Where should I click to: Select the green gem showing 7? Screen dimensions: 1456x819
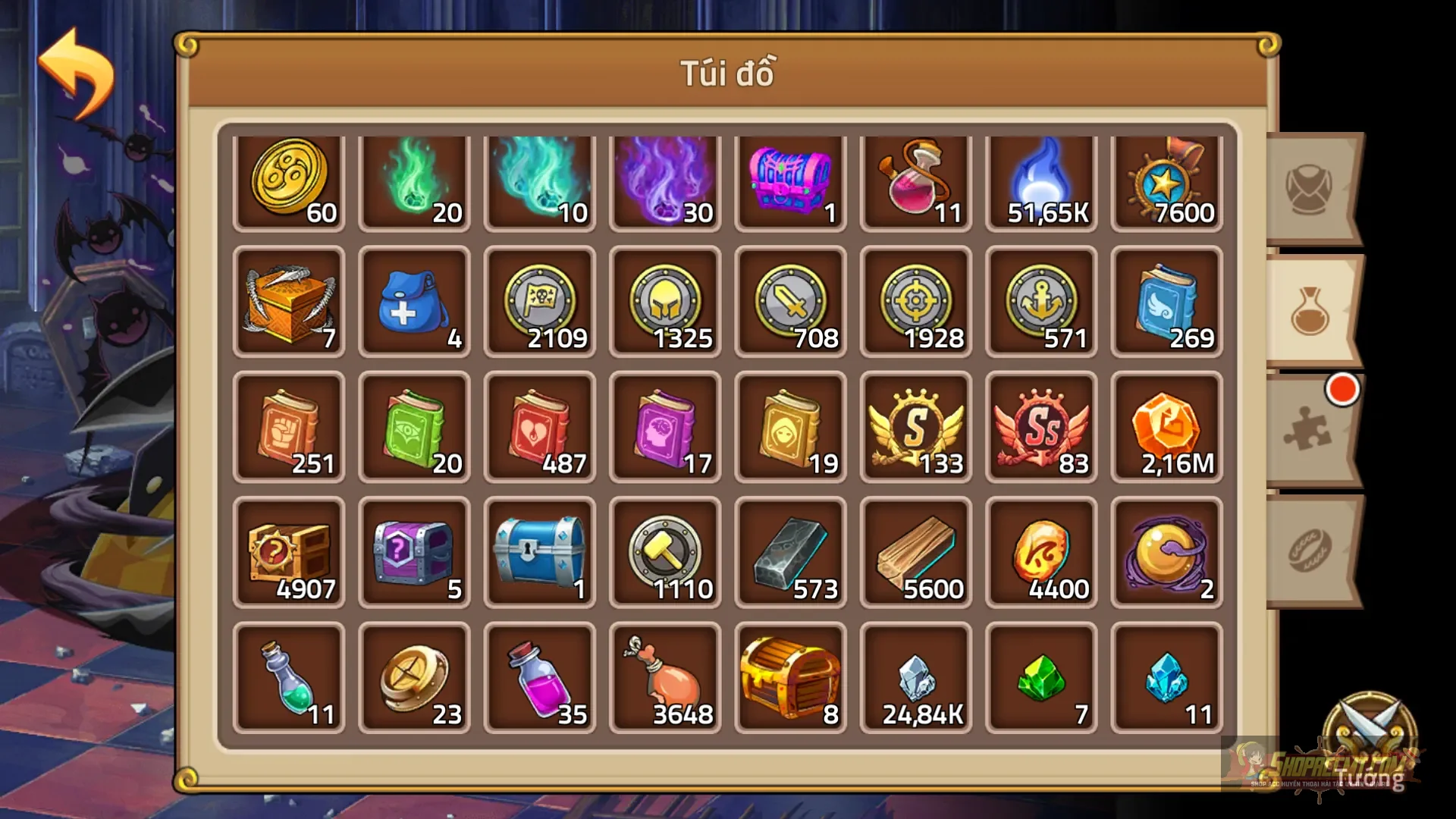[x=1040, y=675]
